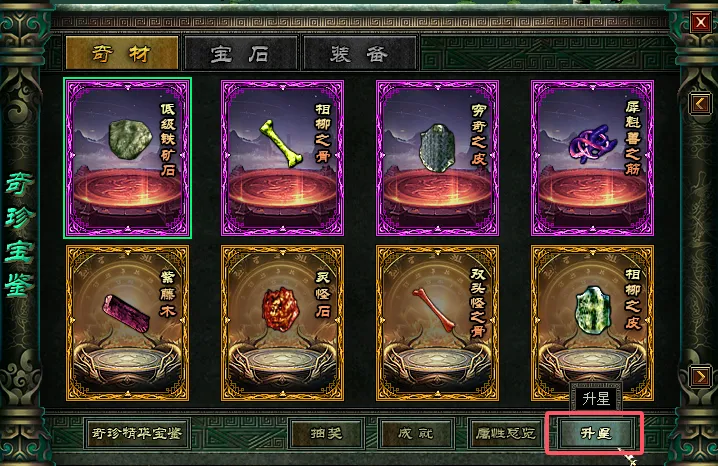Close the 奇珍宝鉴 window
Viewport: 718px width, 466px height.
[700, 18]
